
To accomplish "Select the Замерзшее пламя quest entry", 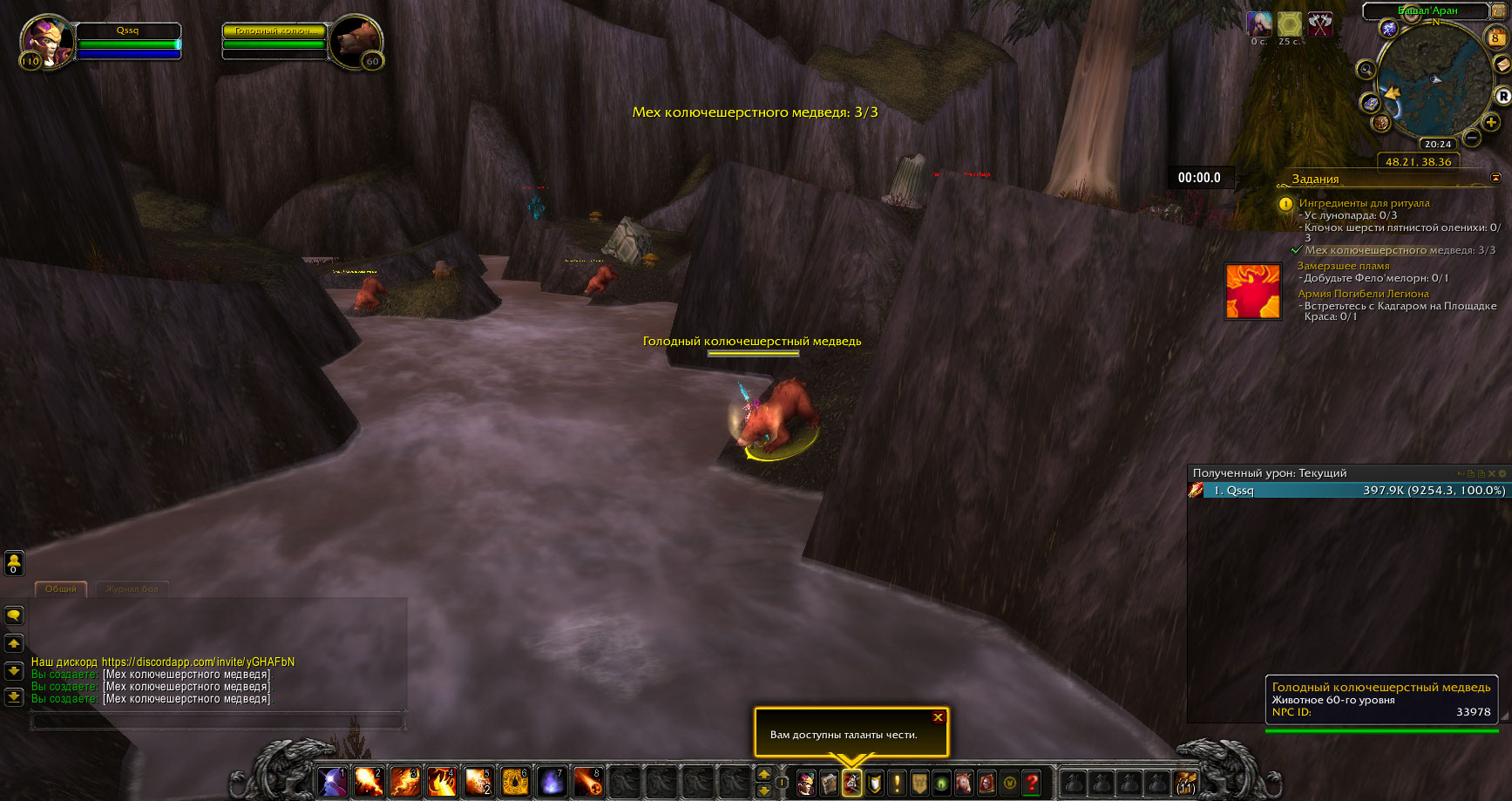I will point(1343,266).
